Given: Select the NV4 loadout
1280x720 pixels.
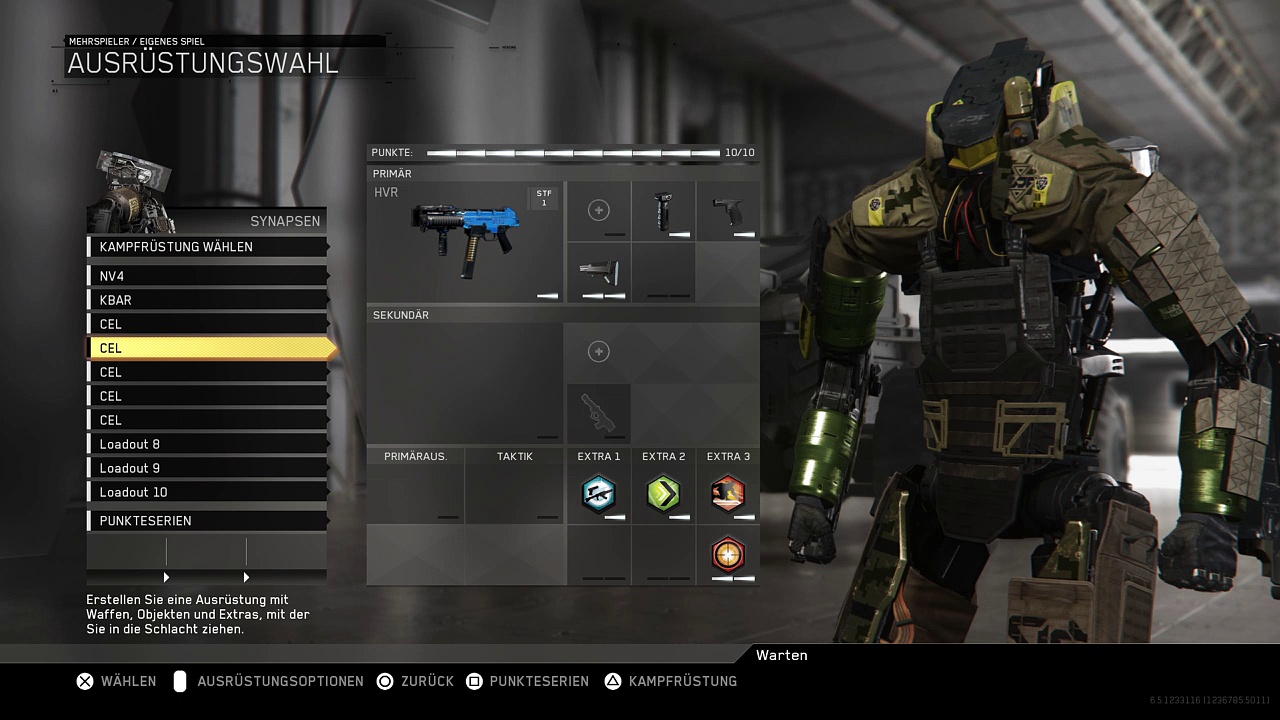Looking at the screenshot, I should (x=208, y=276).
